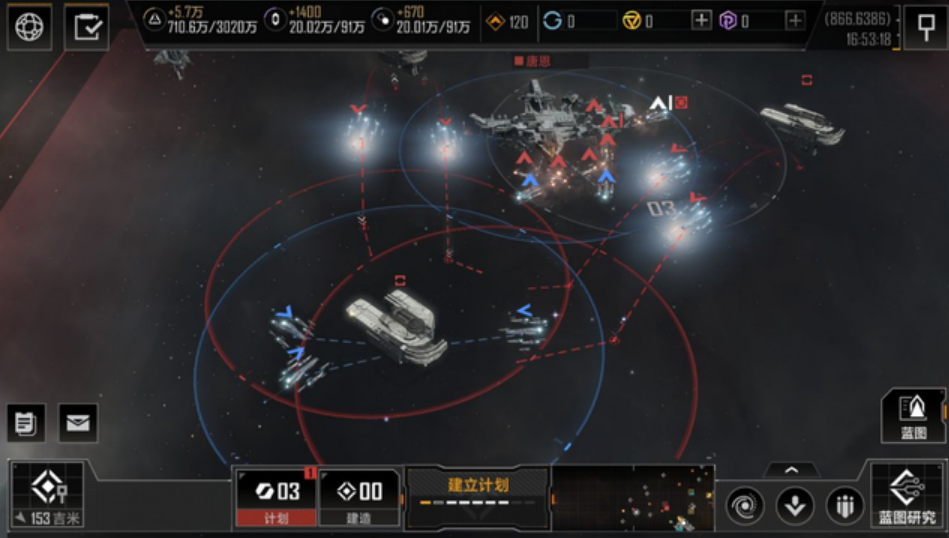Click the downward arrow round button
949x538 pixels.
click(794, 505)
